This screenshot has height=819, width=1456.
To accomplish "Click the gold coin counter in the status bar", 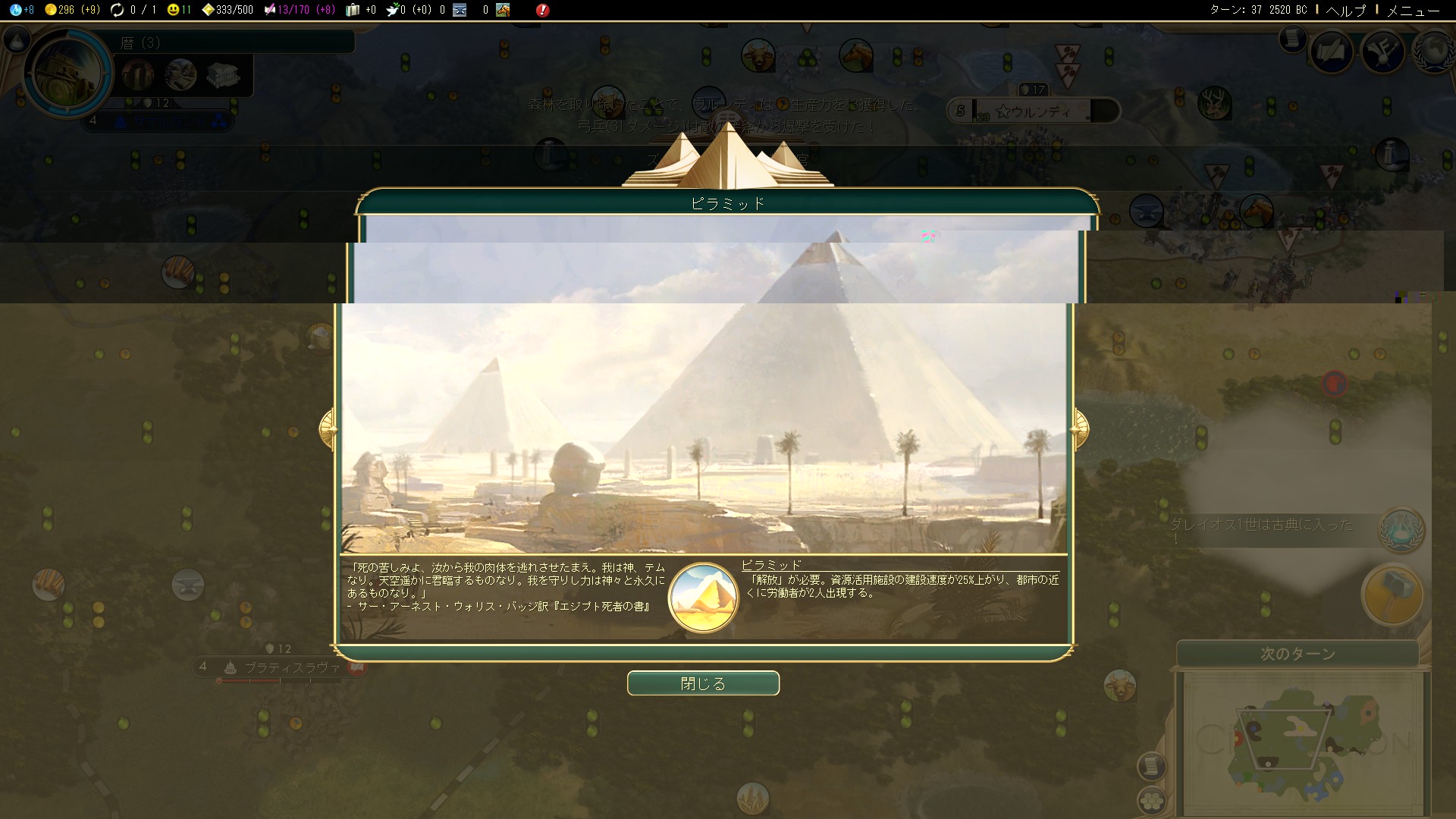I will [x=51, y=10].
